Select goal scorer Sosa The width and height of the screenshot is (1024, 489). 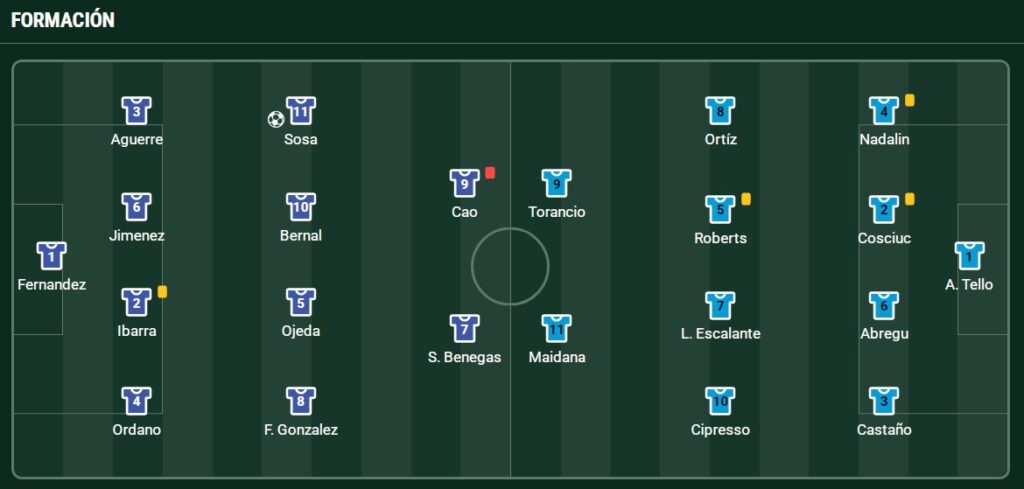tap(300, 110)
